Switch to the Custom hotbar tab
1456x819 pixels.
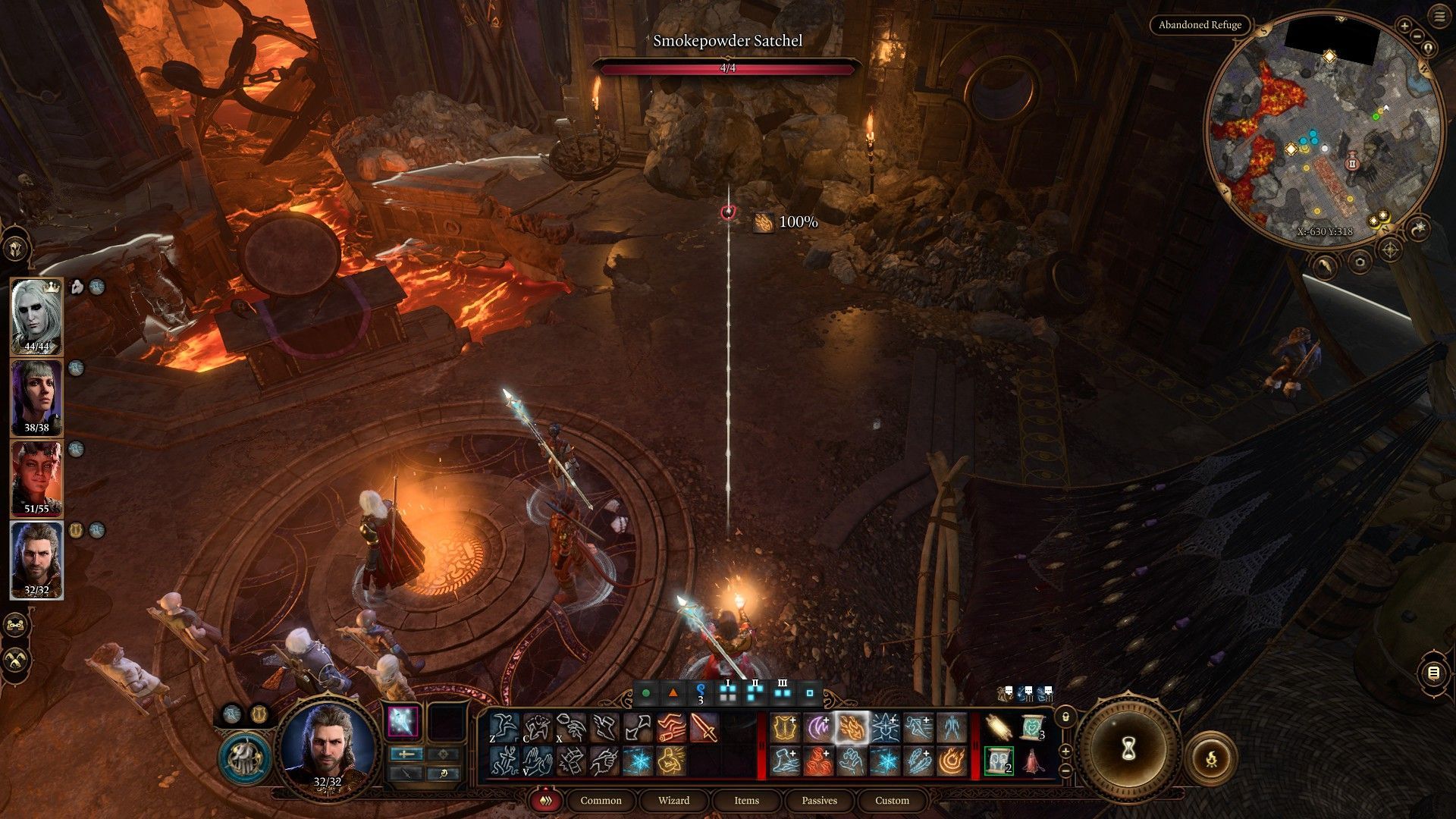point(892,800)
